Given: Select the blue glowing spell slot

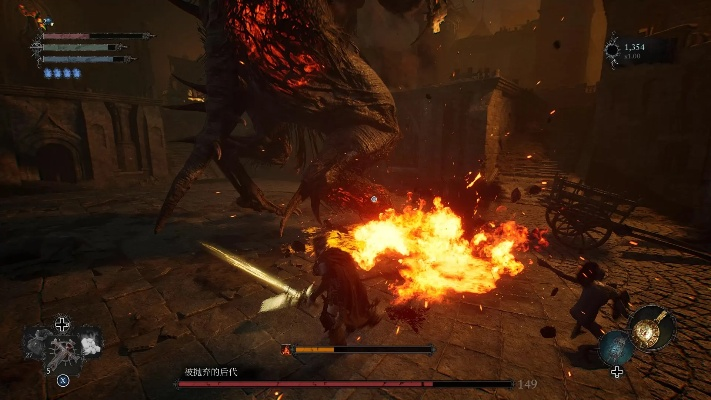Looking at the screenshot, I should [616, 348].
